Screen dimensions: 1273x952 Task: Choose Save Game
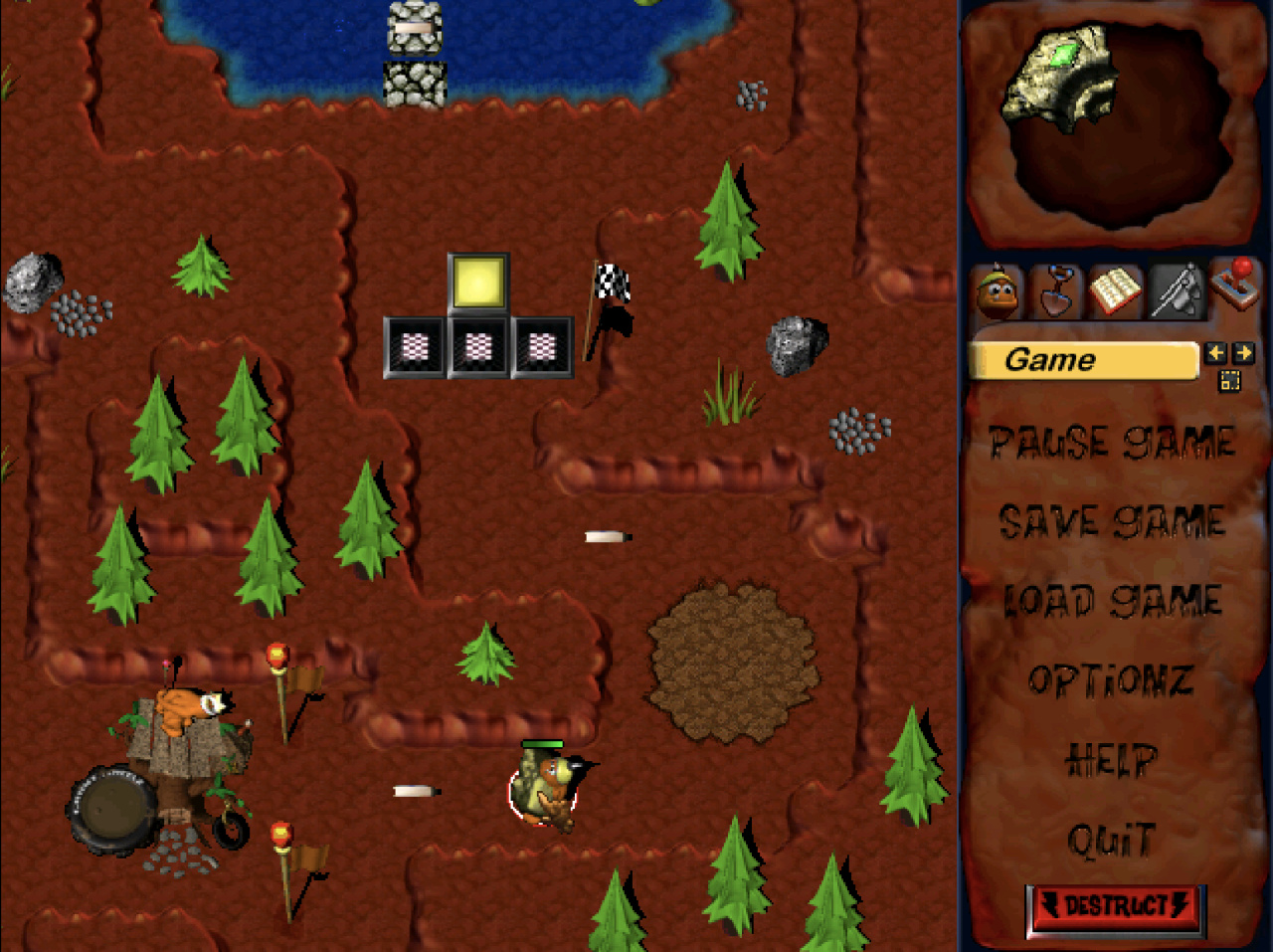pos(1112,522)
